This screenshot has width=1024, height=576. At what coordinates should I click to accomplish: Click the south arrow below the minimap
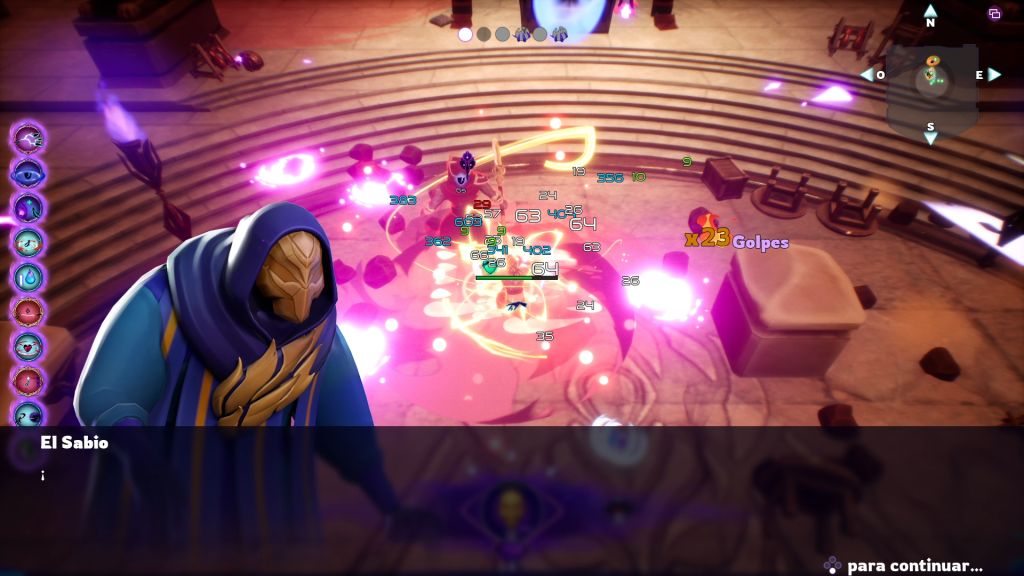coord(931,138)
